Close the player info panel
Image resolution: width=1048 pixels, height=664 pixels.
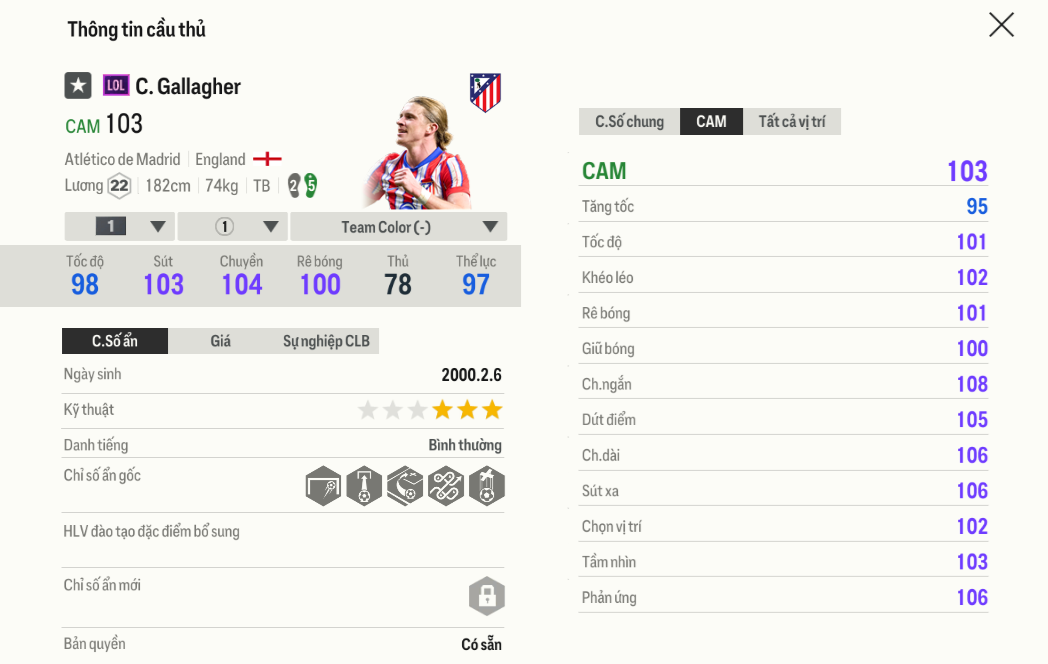[x=1001, y=25]
